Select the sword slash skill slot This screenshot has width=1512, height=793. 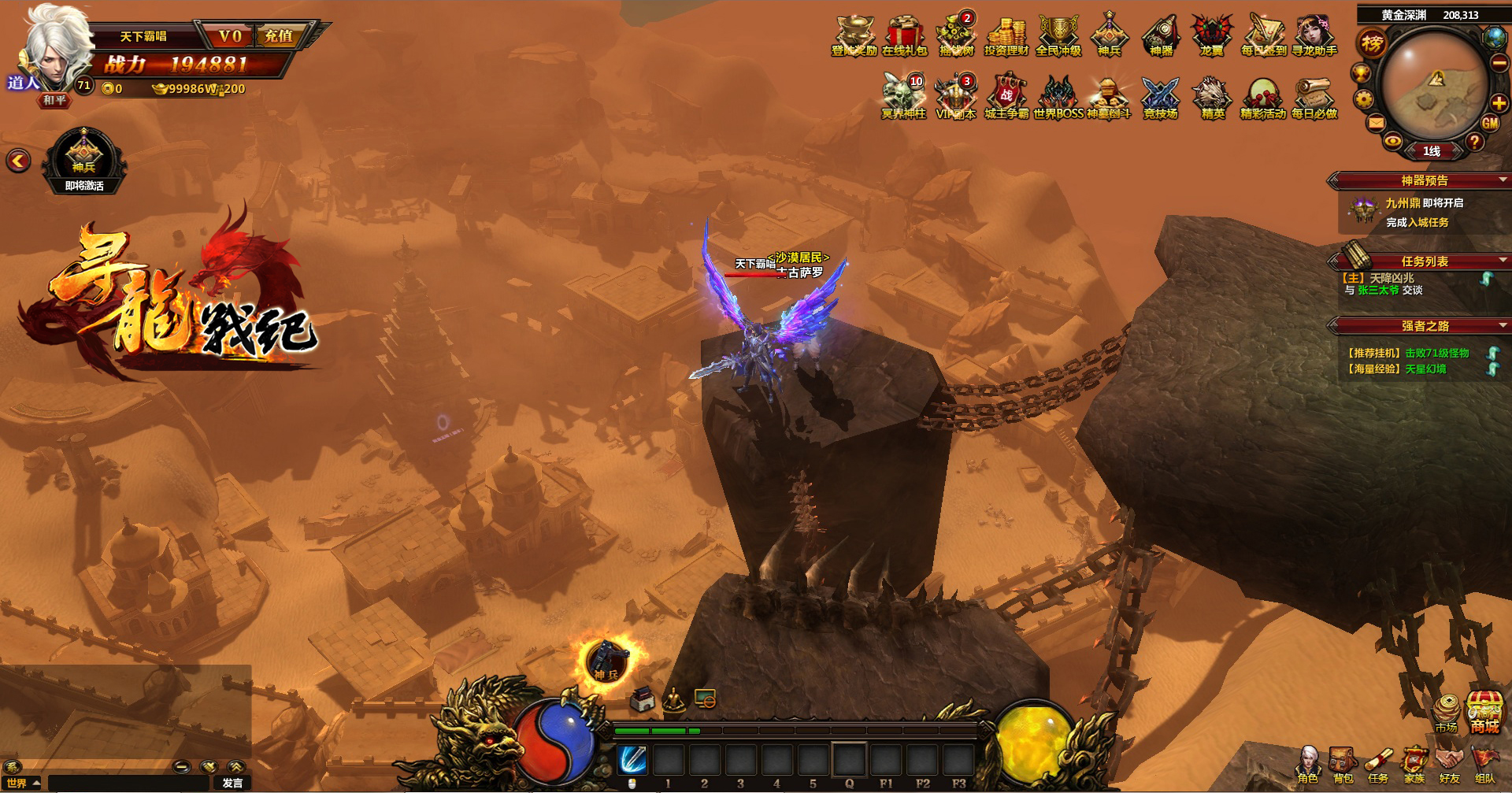(x=632, y=760)
